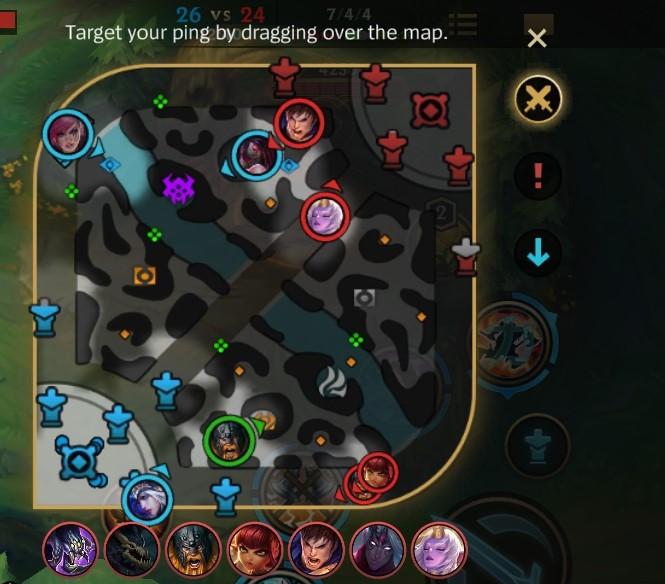Select the shouting dark-haired man portrait in bottom row
This screenshot has width=665, height=584.
(315, 548)
